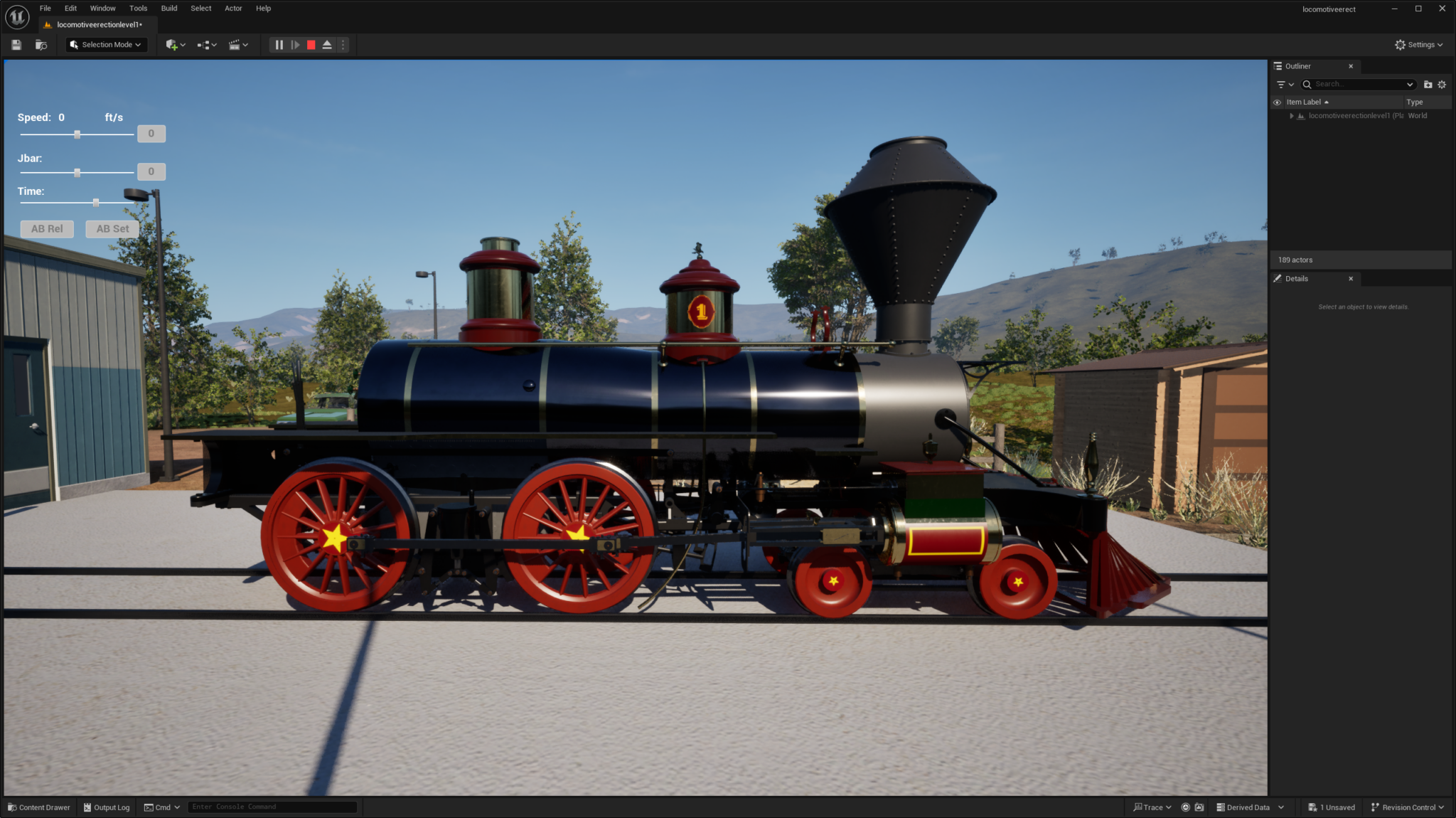Open the browse content icon next to Save
Viewport: 1456px width, 818px height.
tap(41, 44)
